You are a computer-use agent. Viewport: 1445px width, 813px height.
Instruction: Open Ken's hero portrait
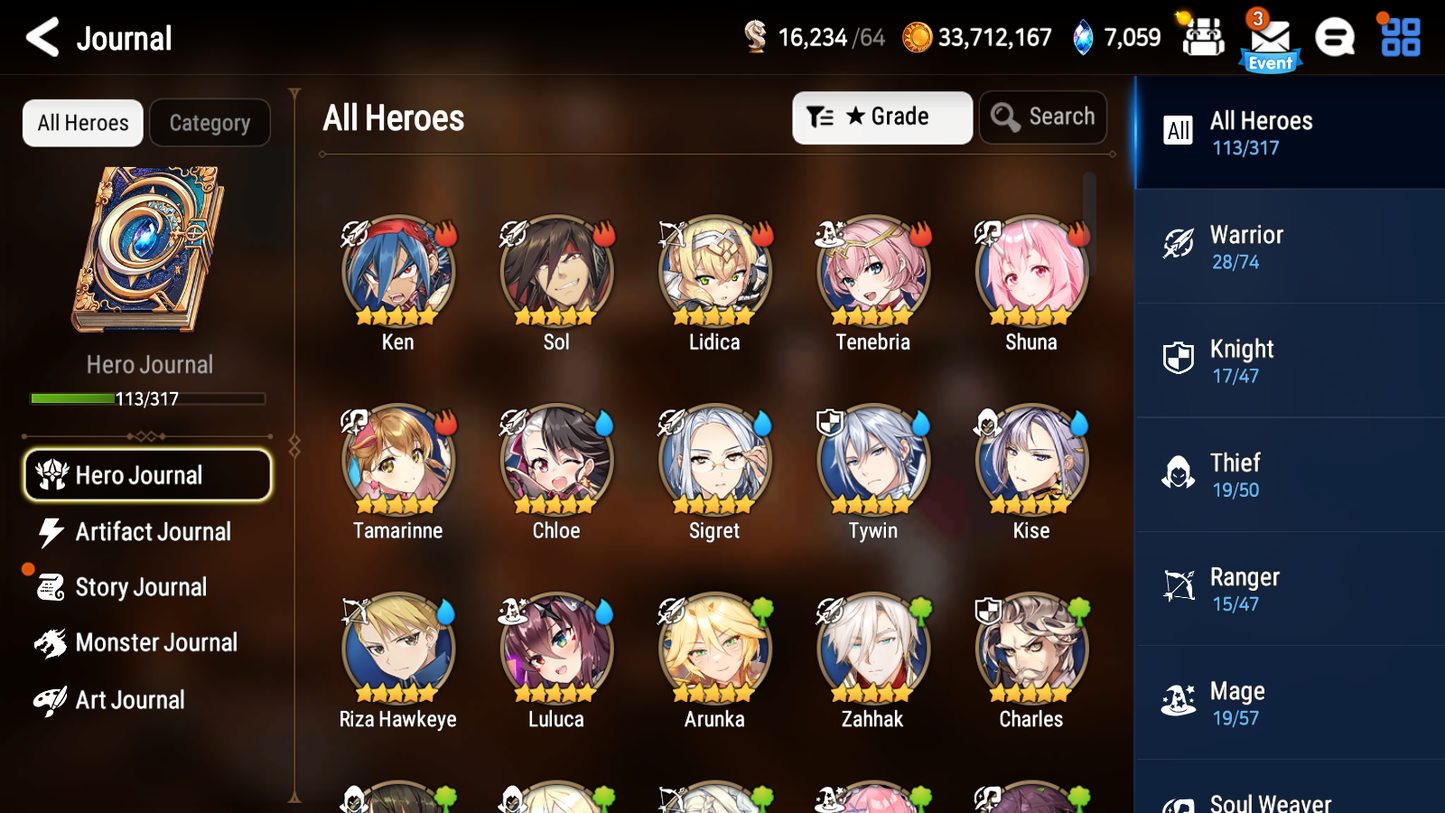[x=397, y=271]
